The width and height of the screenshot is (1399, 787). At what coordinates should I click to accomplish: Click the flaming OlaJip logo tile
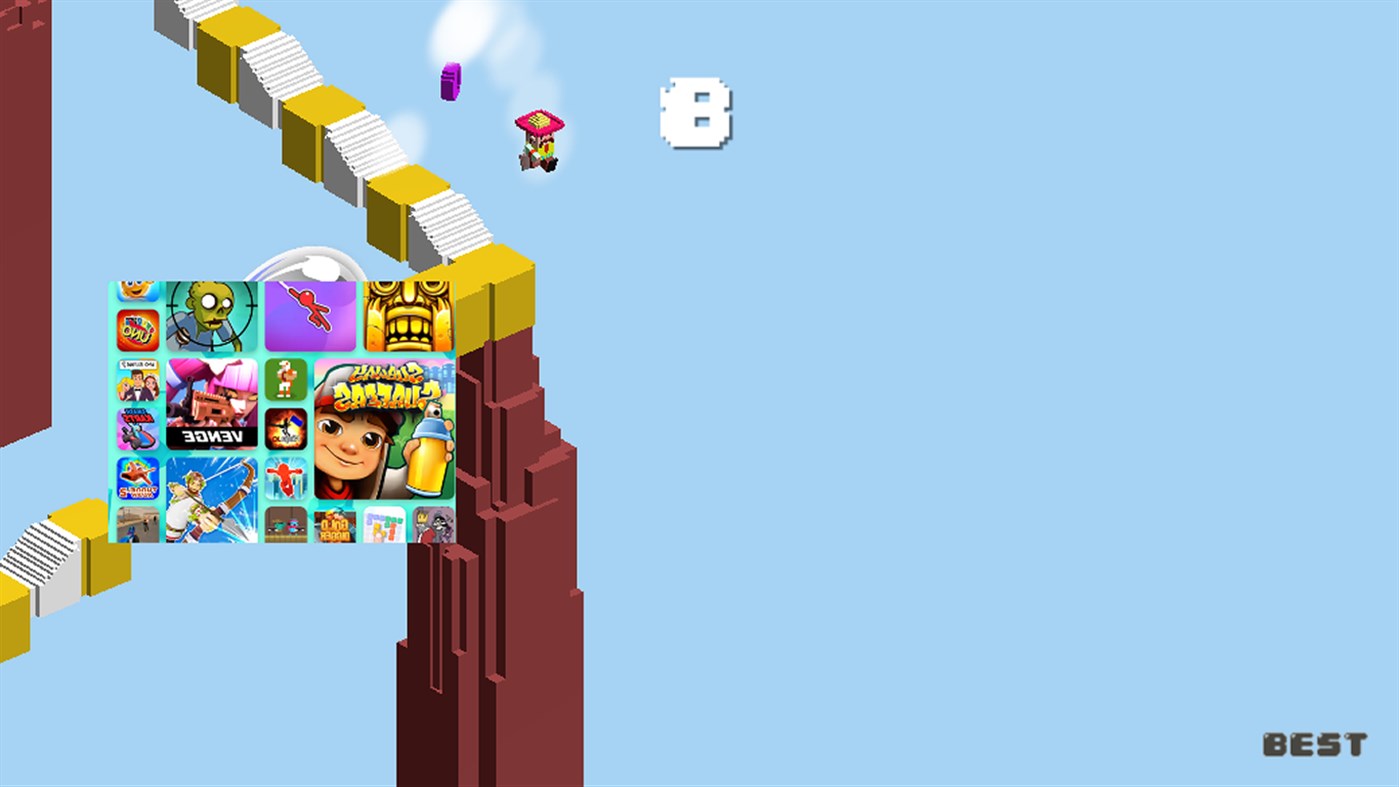(285, 430)
